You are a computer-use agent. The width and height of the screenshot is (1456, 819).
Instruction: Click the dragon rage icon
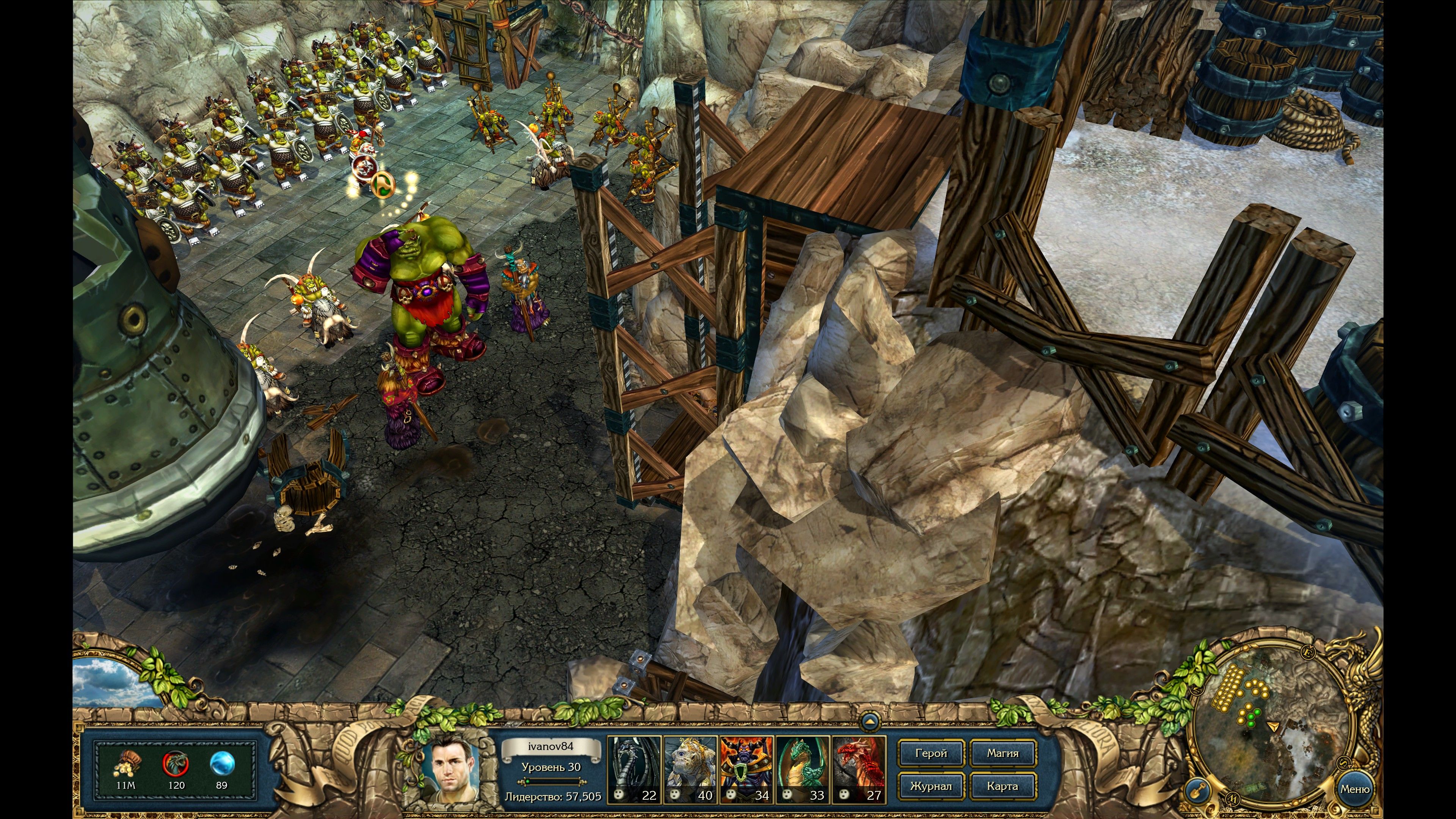[x=176, y=764]
